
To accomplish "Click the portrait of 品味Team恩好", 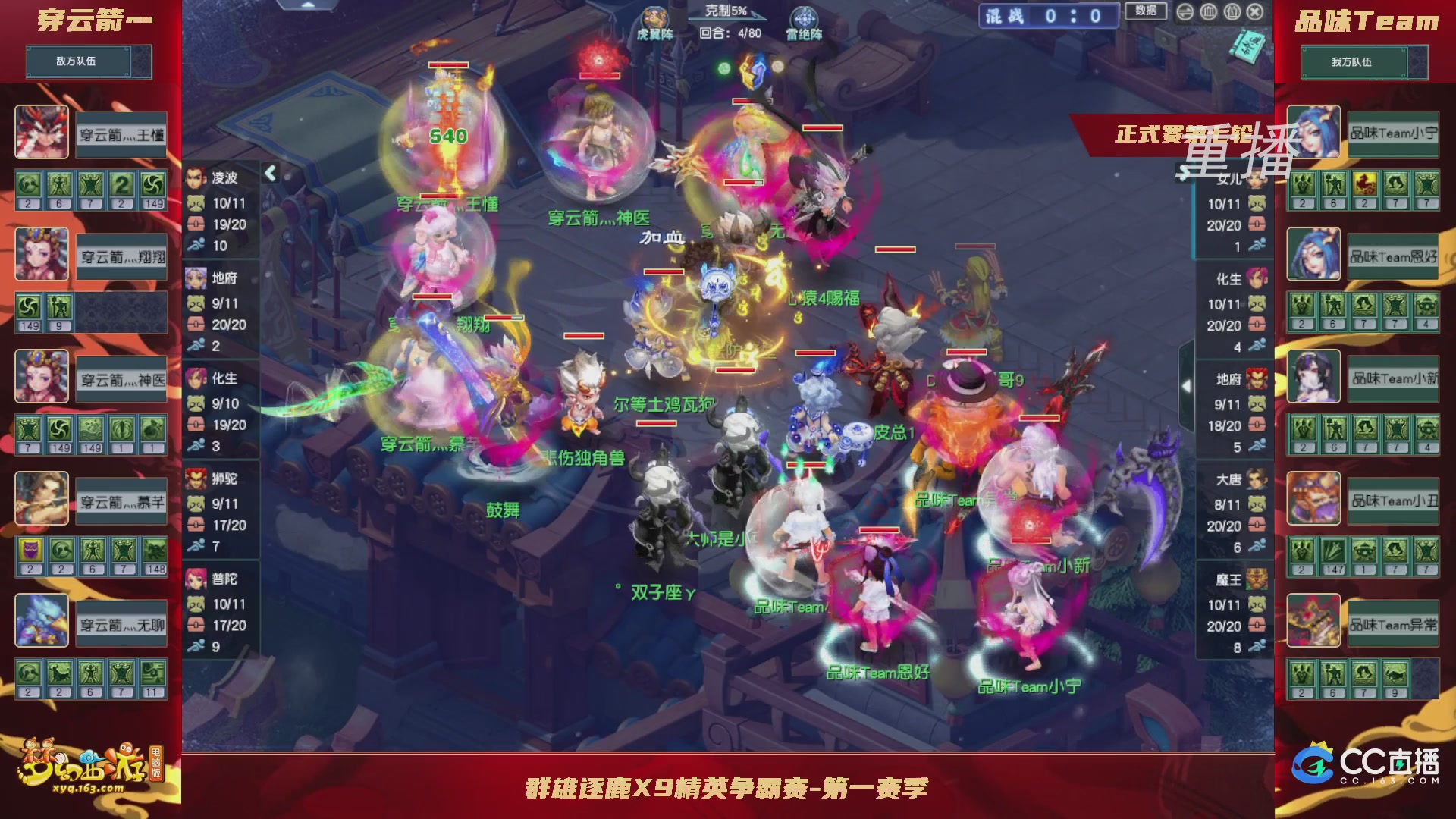I will coord(1314,256).
